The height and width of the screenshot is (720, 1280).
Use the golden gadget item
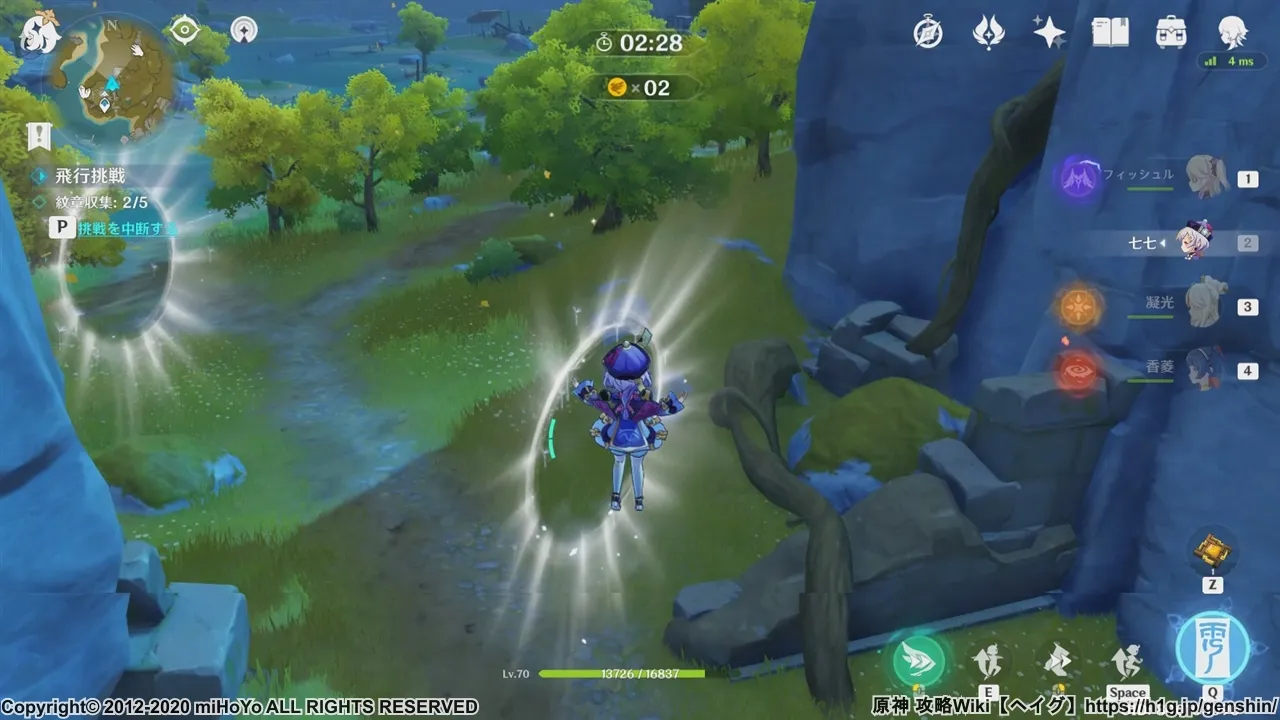click(1211, 551)
